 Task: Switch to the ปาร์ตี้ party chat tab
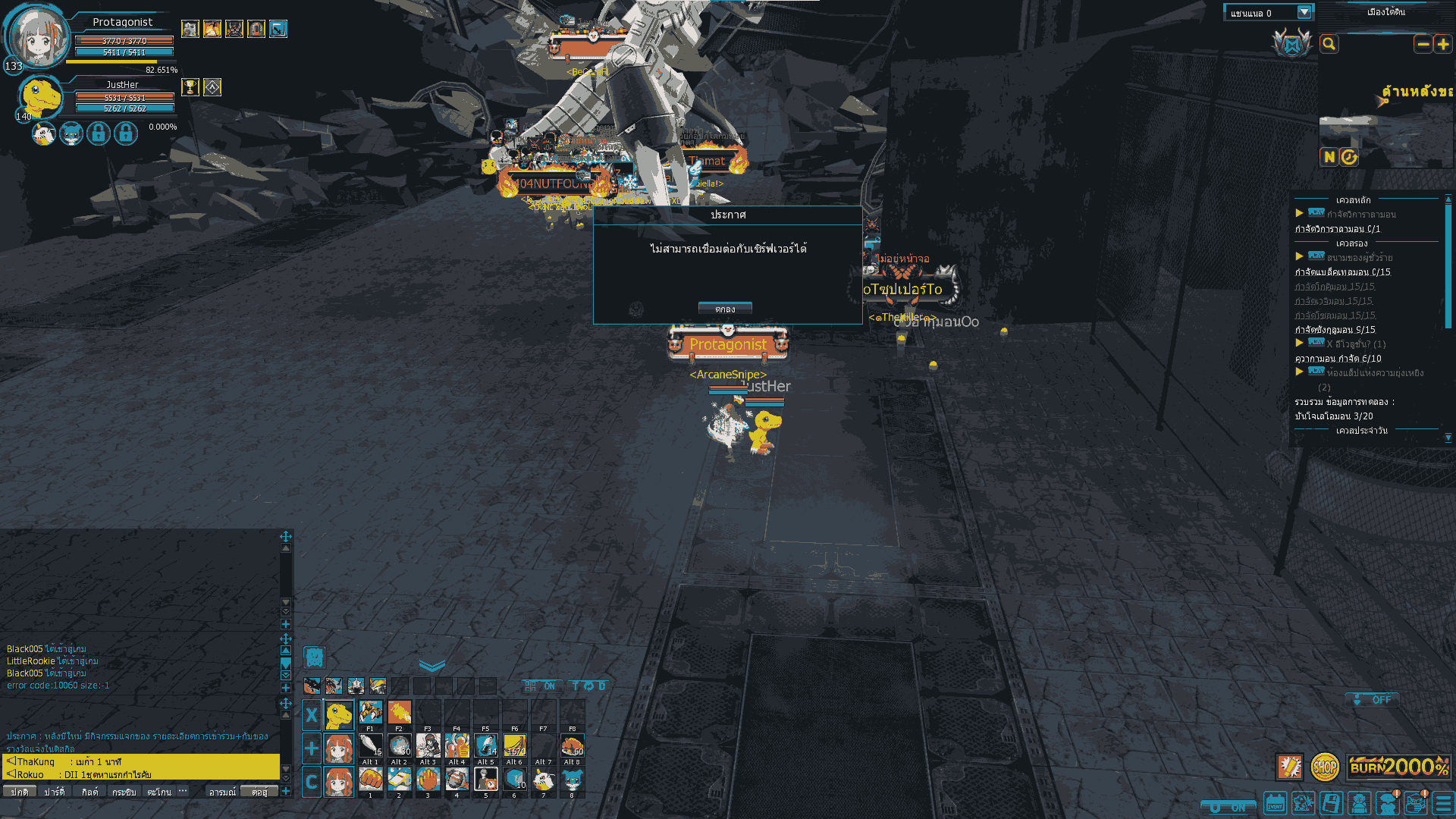pos(54,792)
